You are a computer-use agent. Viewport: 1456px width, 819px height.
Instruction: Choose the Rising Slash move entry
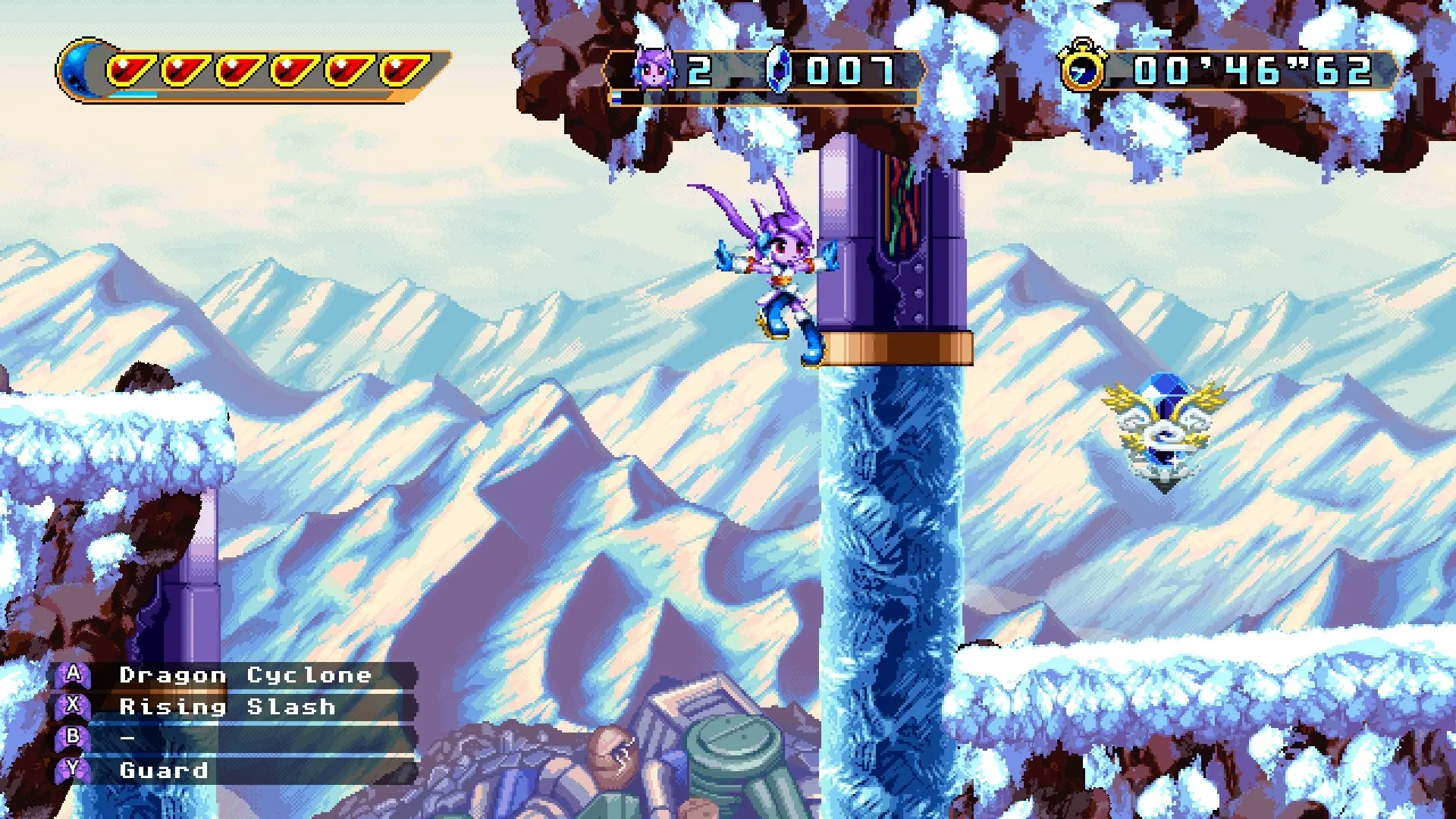[227, 707]
